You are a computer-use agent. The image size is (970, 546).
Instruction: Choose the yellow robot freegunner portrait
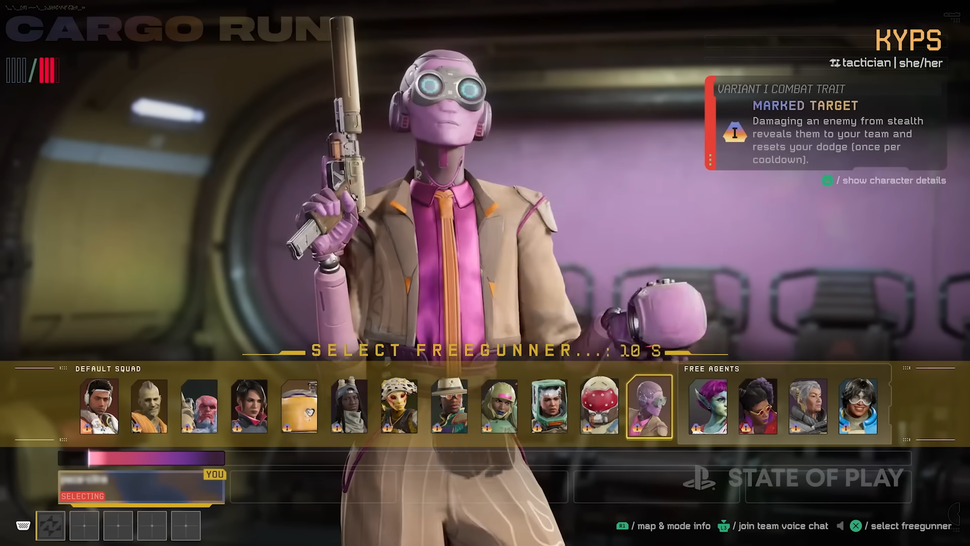[299, 406]
